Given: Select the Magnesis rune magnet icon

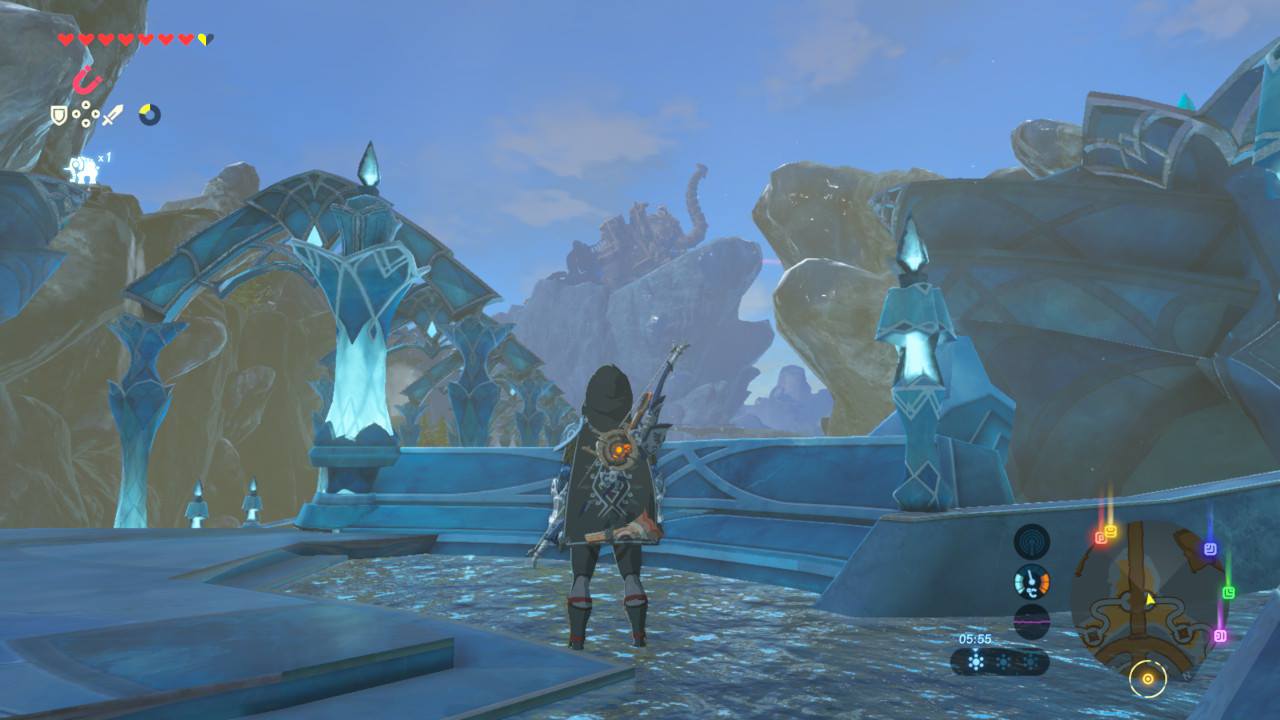Looking at the screenshot, I should pos(87,80).
